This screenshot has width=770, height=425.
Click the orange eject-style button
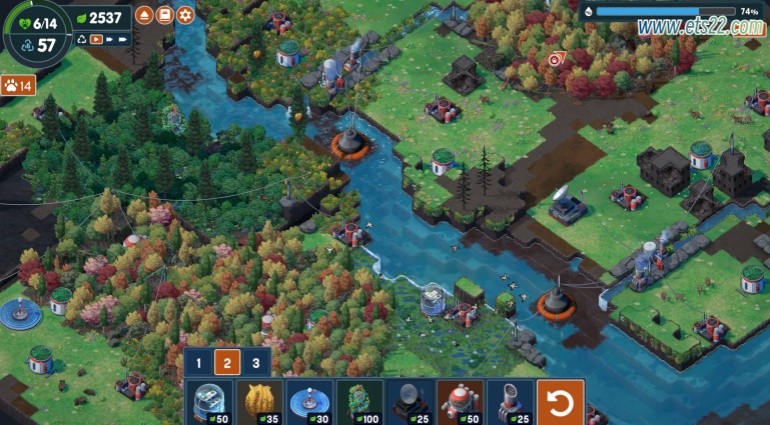click(145, 15)
